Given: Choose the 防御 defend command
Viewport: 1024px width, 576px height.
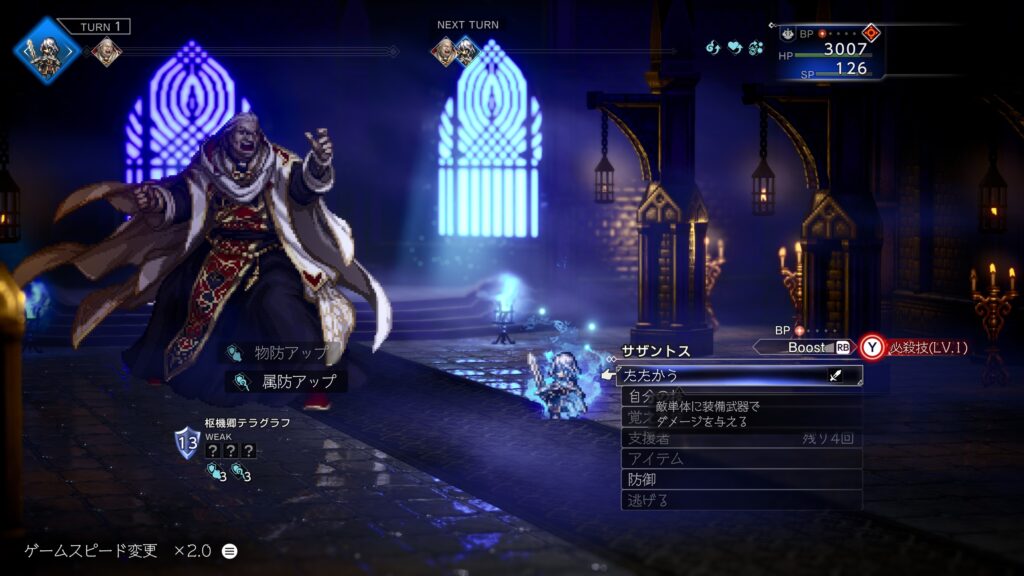Looking at the screenshot, I should tap(740, 479).
